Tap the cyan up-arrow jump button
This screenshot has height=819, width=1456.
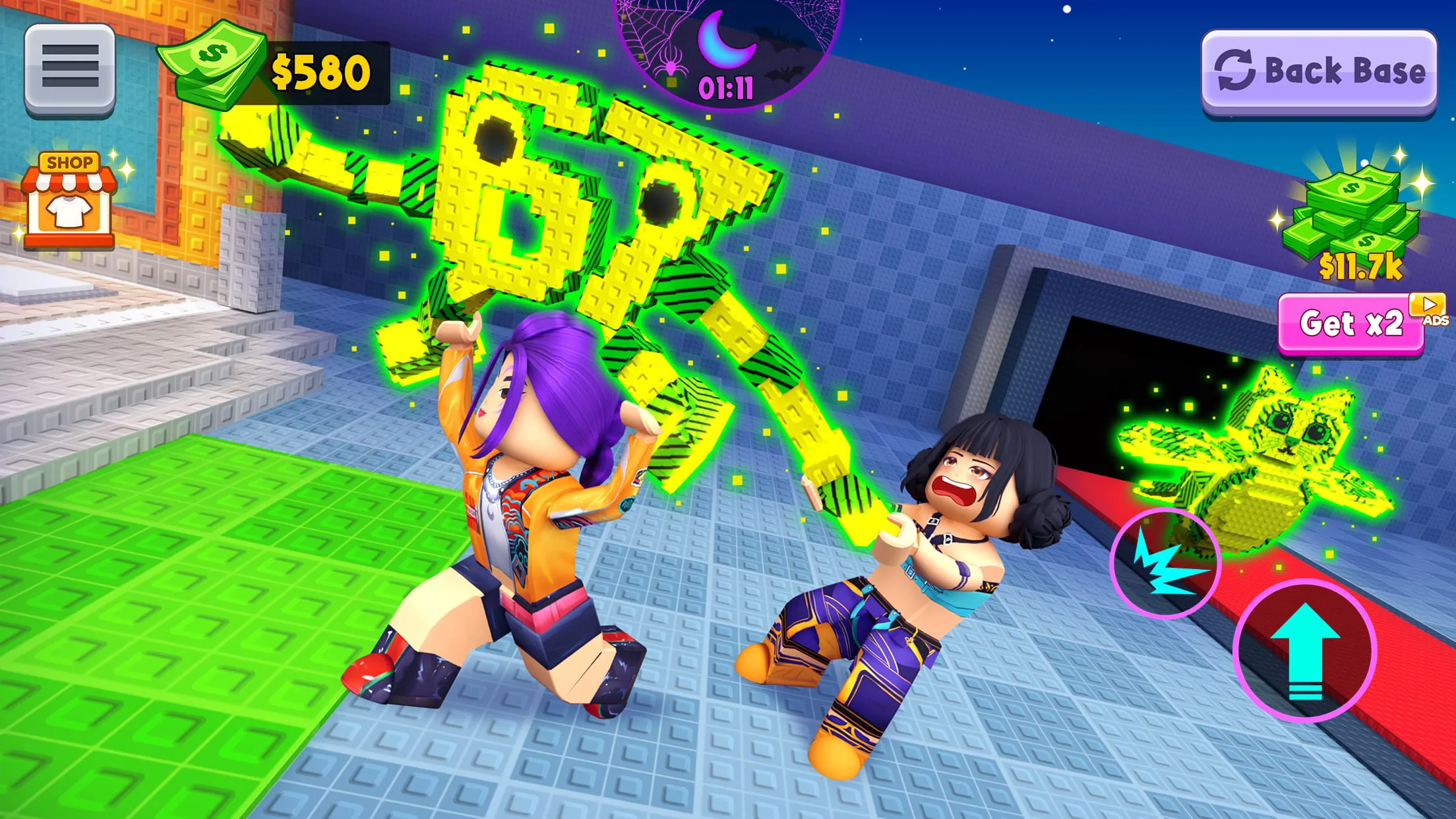[1305, 652]
